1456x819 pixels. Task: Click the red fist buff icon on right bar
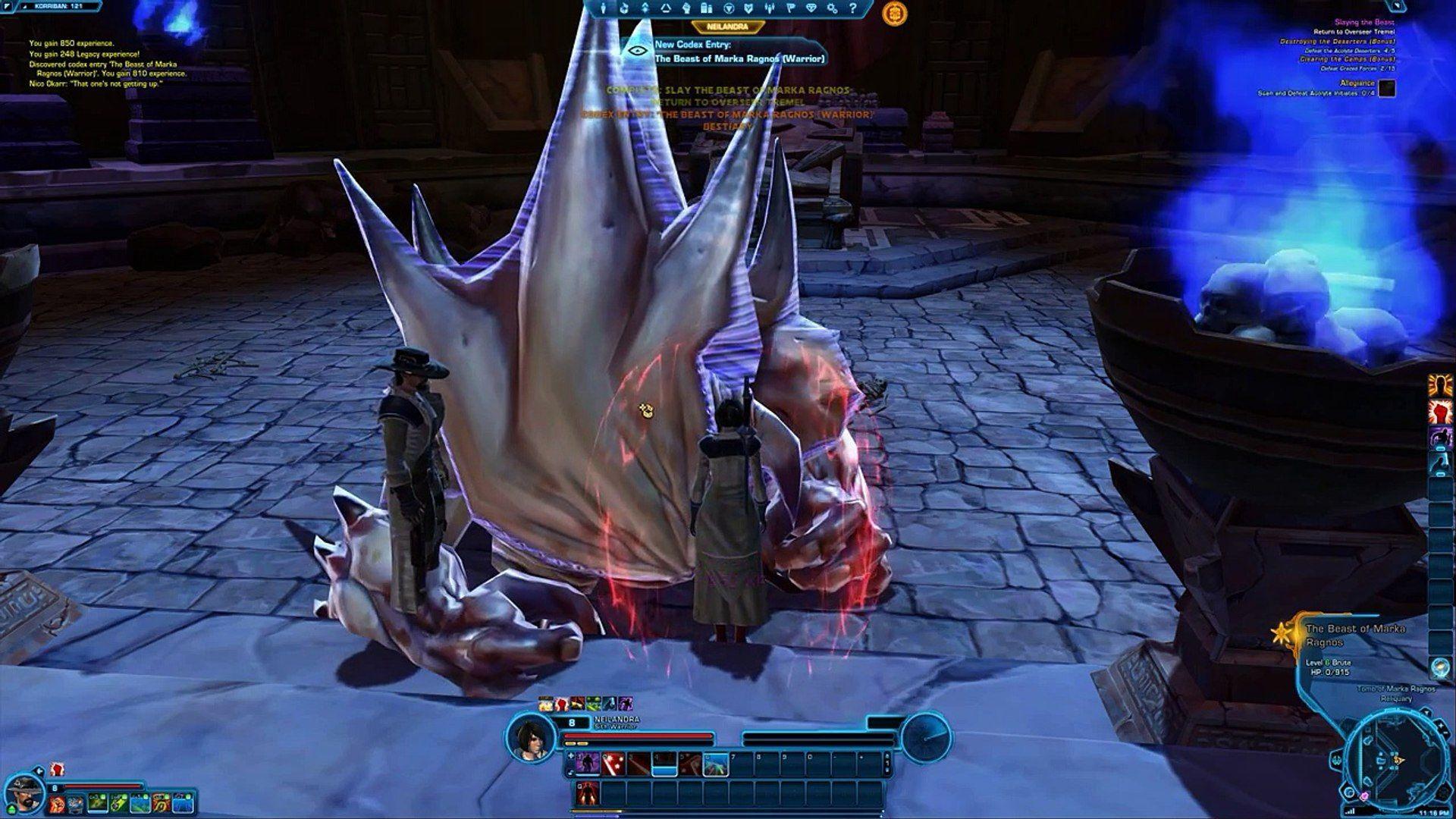(x=1439, y=412)
